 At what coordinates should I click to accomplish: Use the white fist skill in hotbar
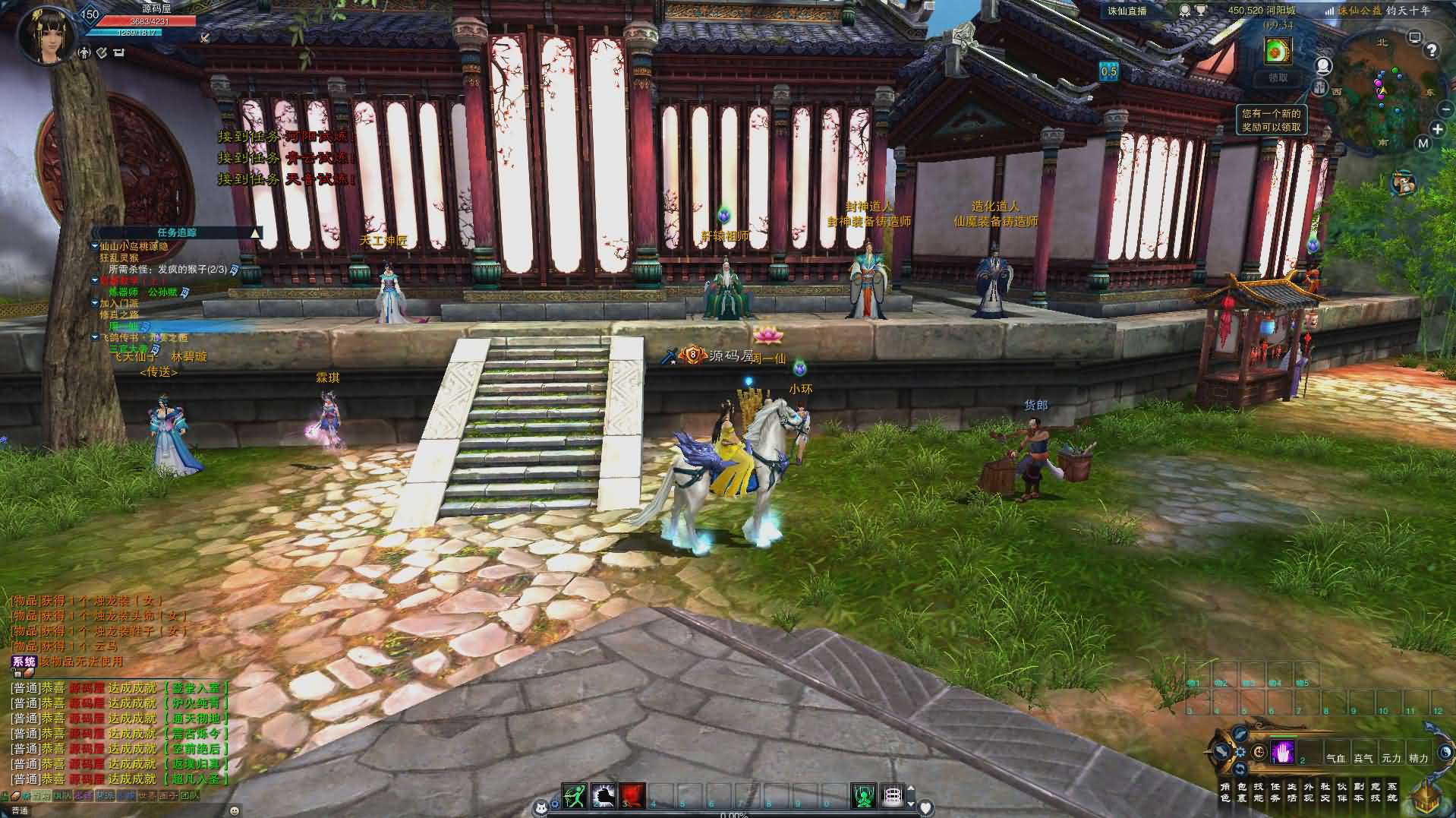(x=603, y=795)
